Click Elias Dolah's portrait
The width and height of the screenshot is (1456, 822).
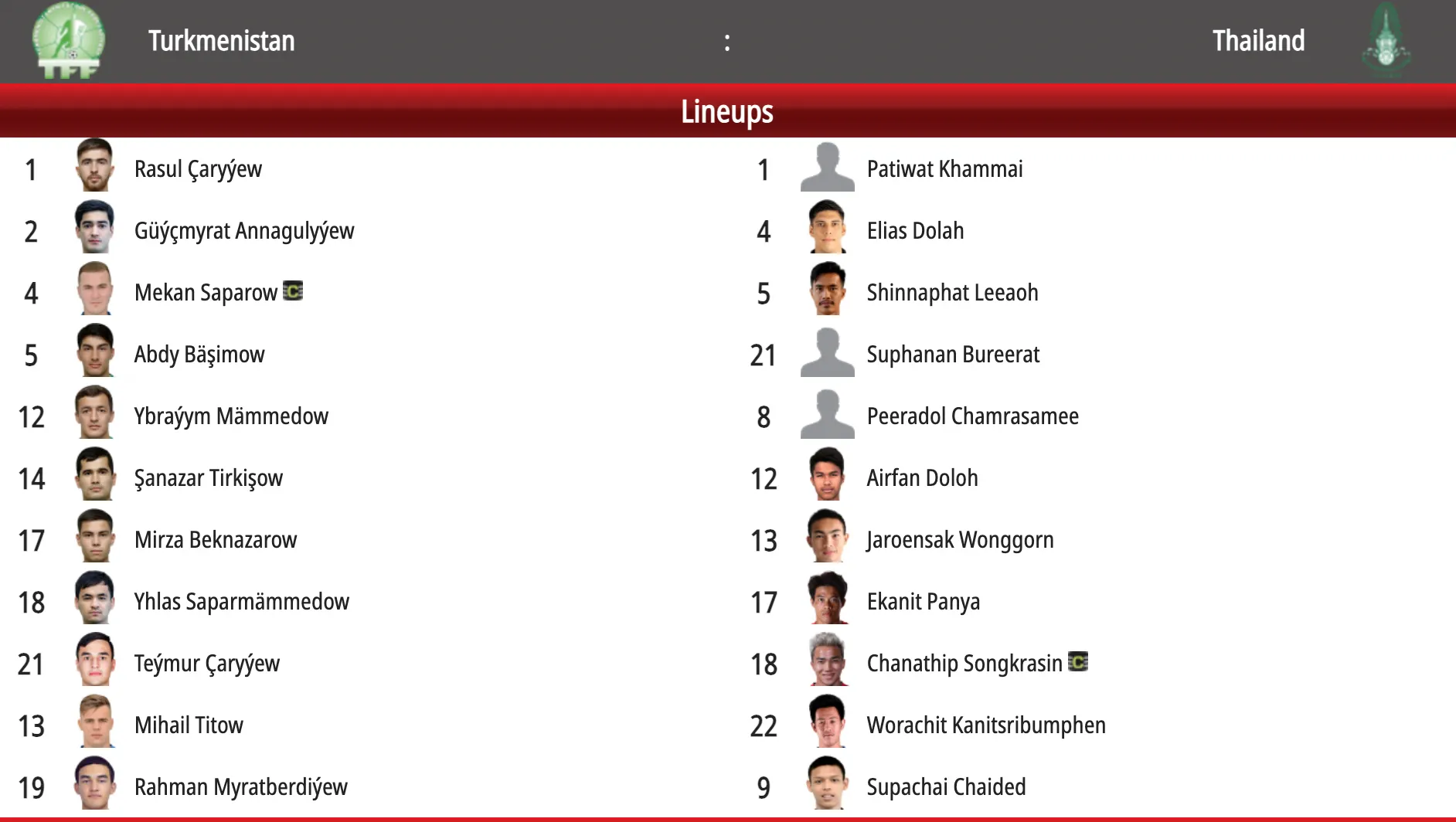tap(828, 229)
